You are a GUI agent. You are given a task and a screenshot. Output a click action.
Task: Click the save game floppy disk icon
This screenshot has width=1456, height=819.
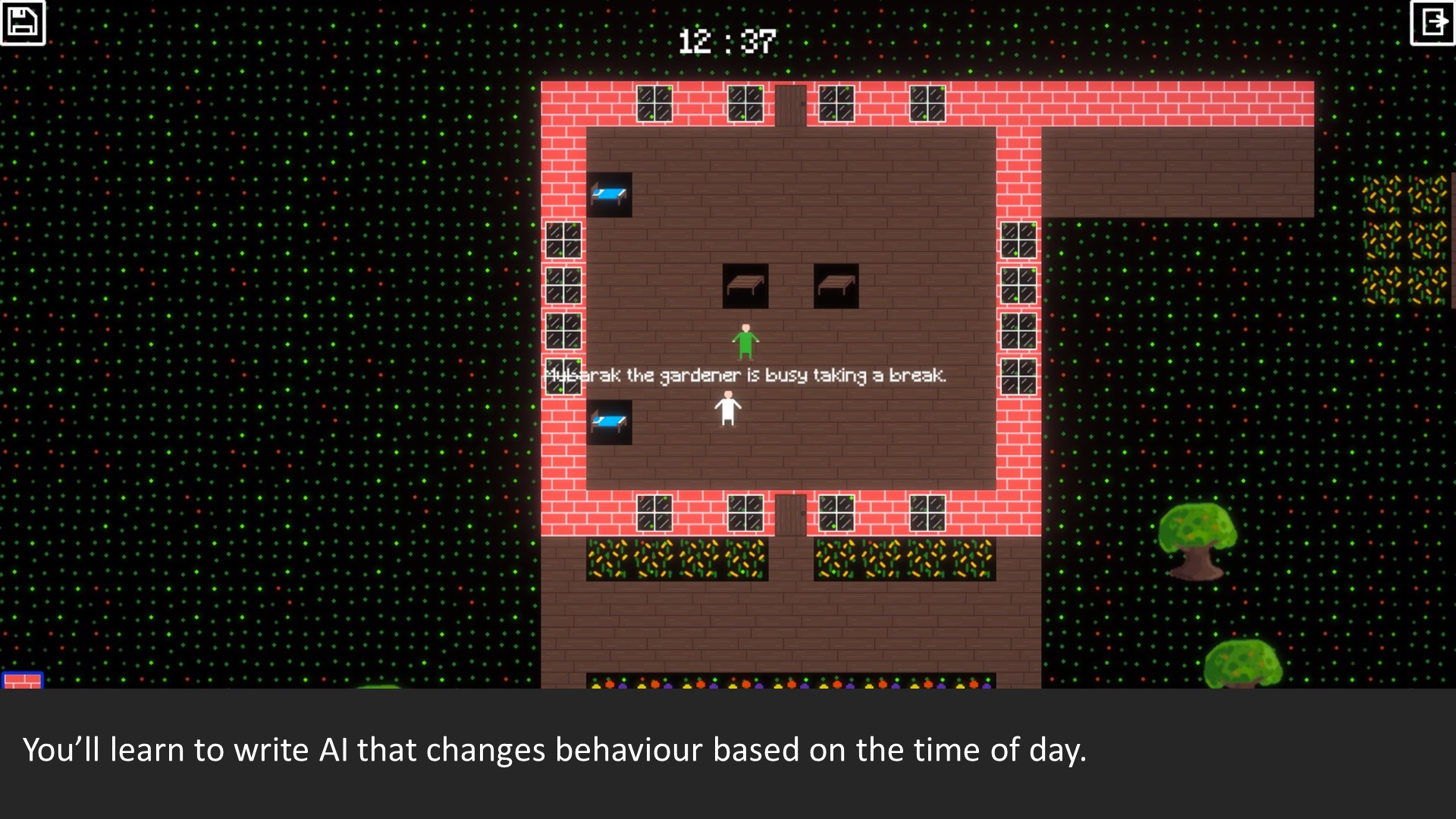[x=23, y=23]
